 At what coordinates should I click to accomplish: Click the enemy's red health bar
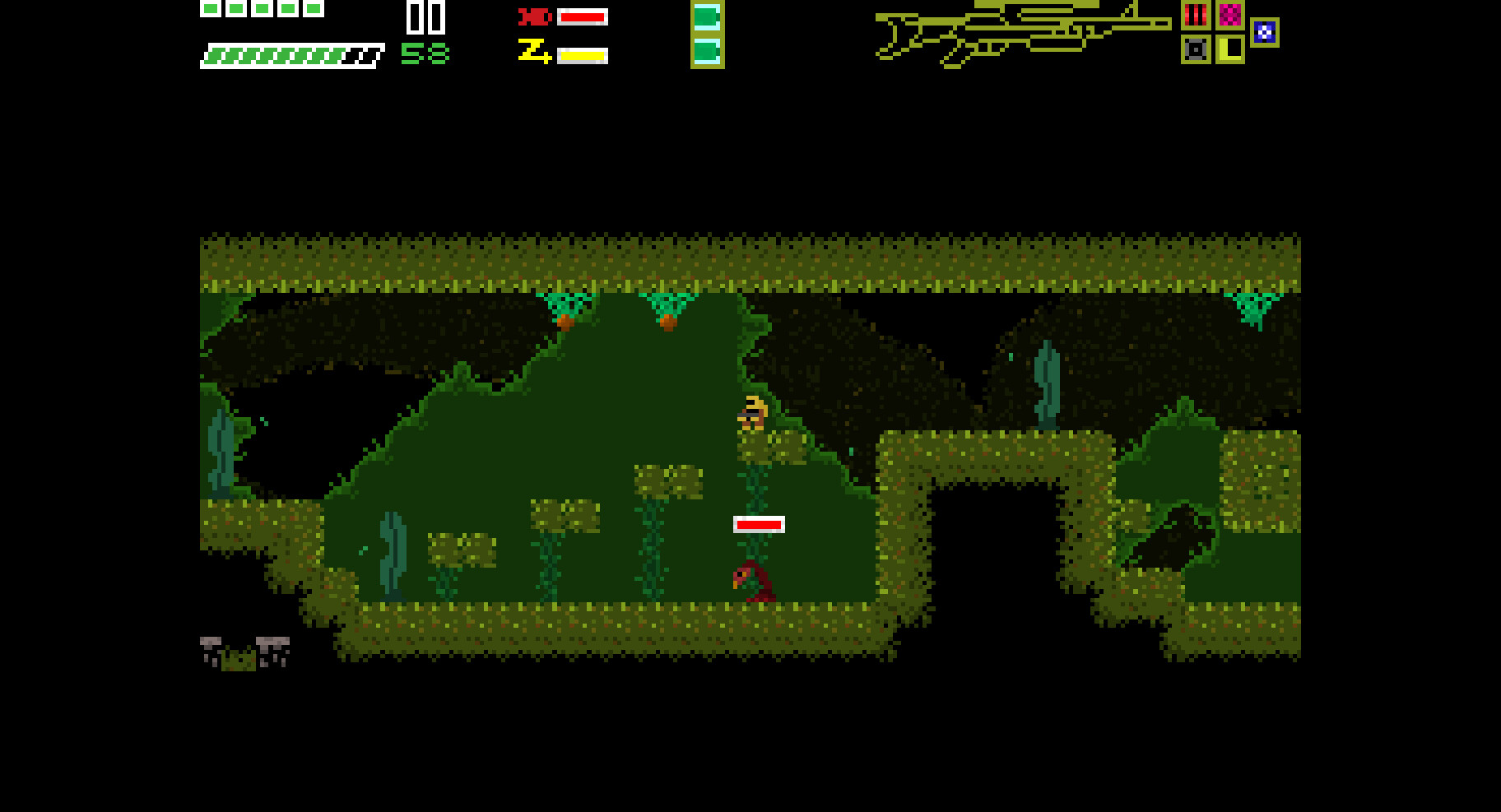(757, 523)
